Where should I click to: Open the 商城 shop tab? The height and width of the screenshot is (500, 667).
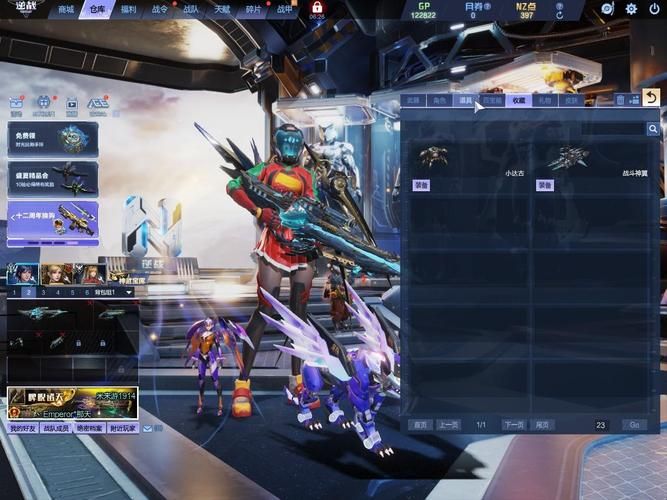[x=66, y=10]
